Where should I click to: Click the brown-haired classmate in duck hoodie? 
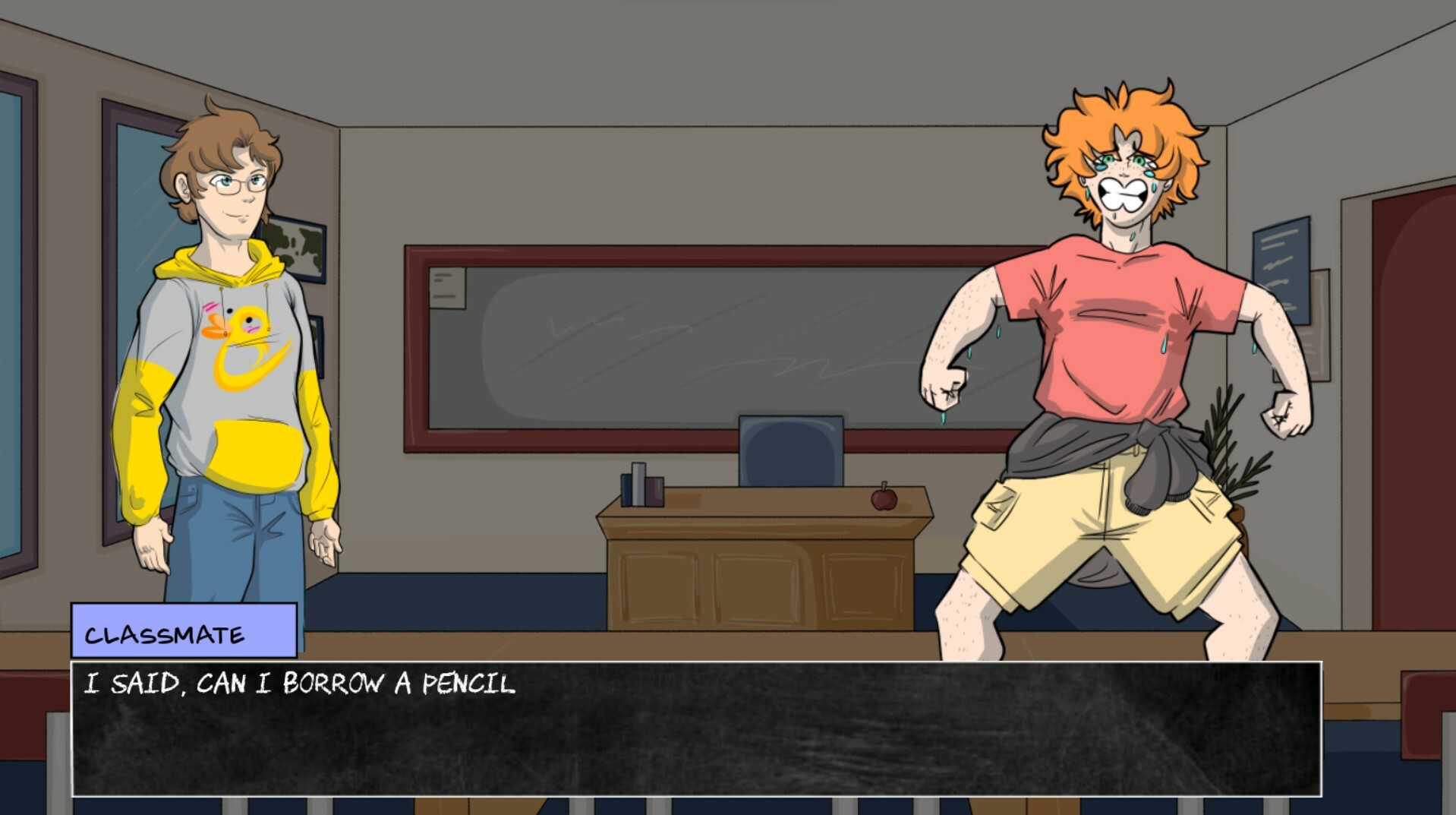228,342
